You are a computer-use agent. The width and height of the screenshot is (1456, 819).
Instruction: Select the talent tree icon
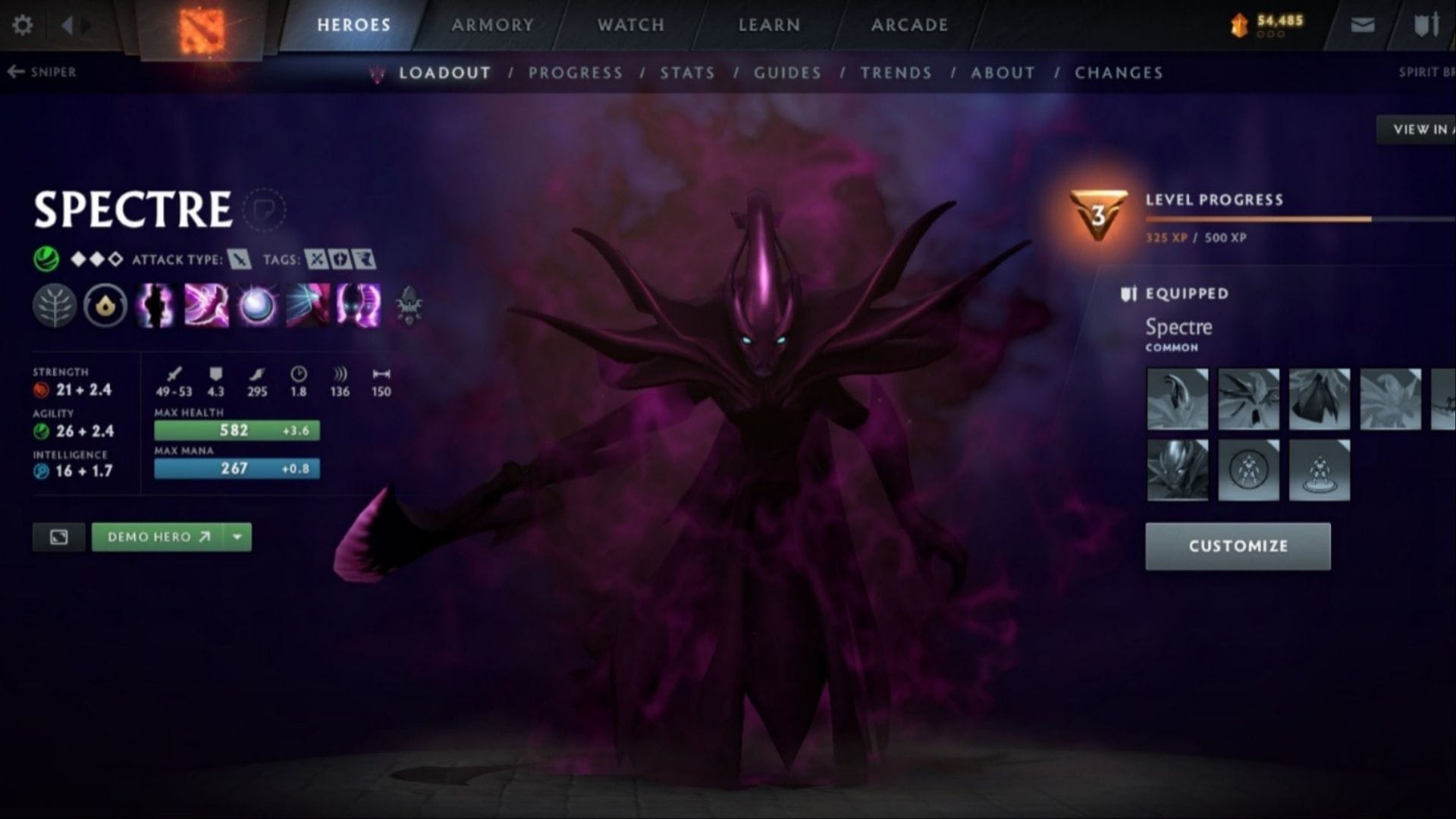tap(55, 306)
